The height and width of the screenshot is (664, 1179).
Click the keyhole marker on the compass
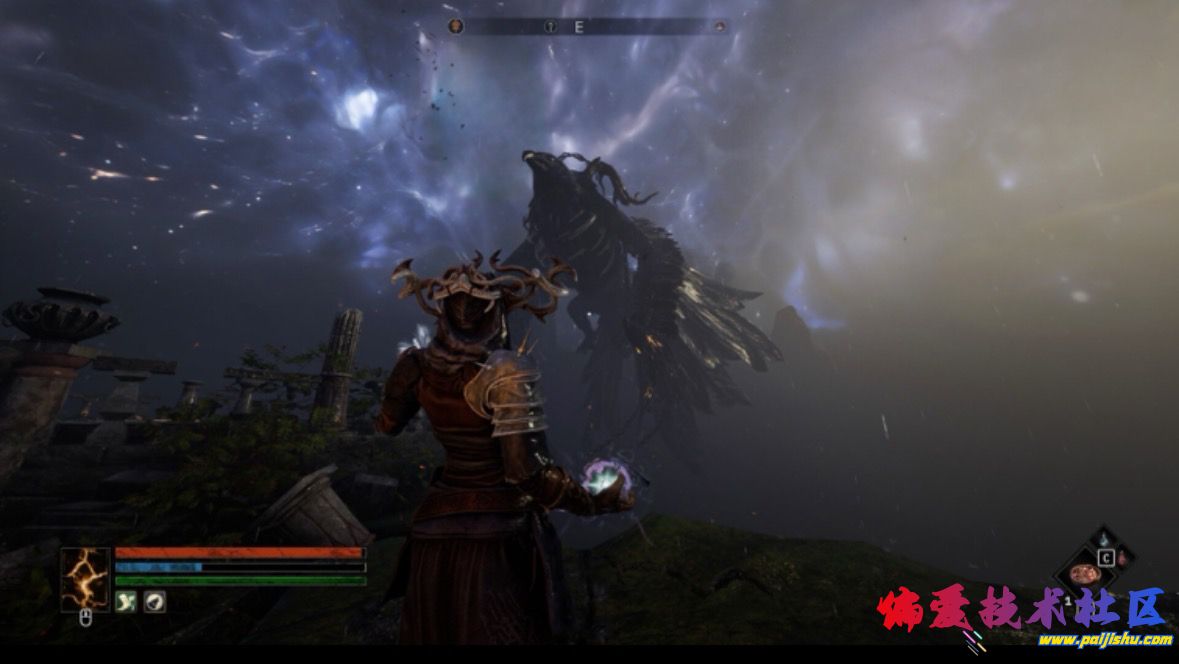tap(549, 27)
